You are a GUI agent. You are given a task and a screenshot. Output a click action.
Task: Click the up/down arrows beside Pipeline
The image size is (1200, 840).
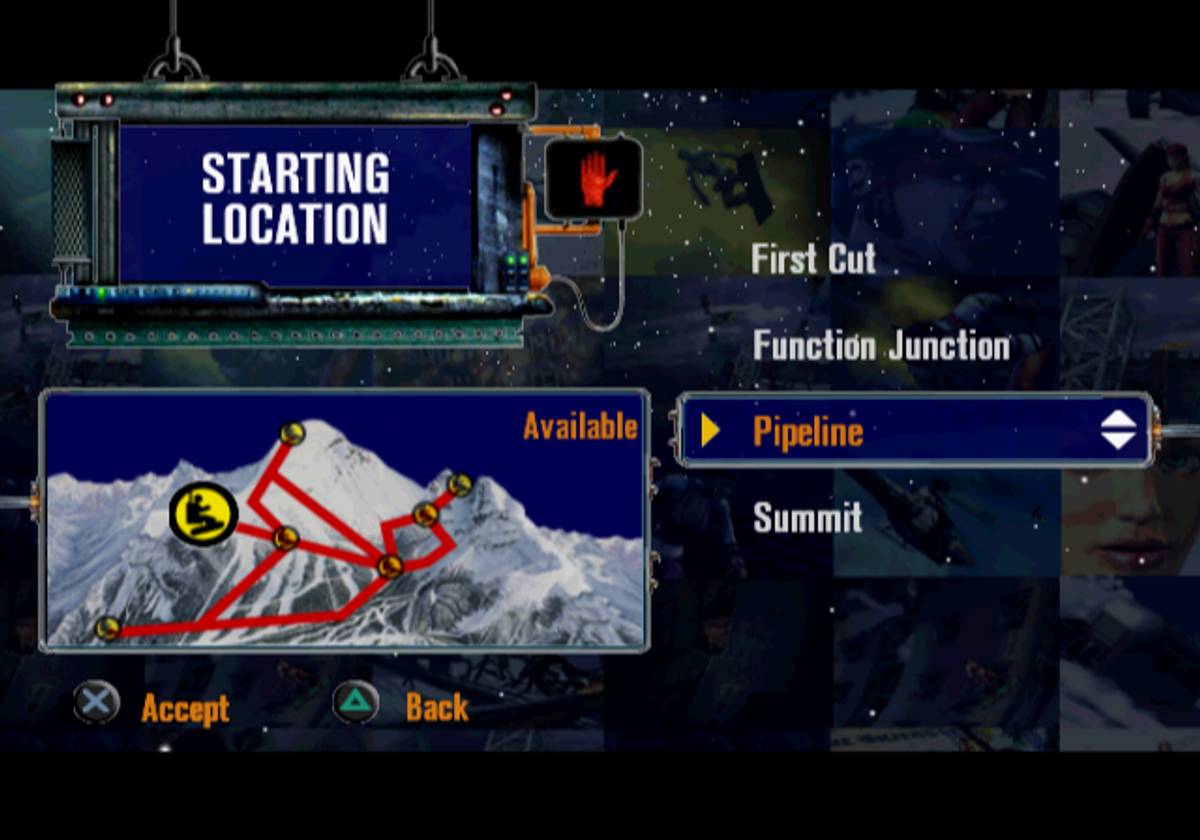(1118, 430)
